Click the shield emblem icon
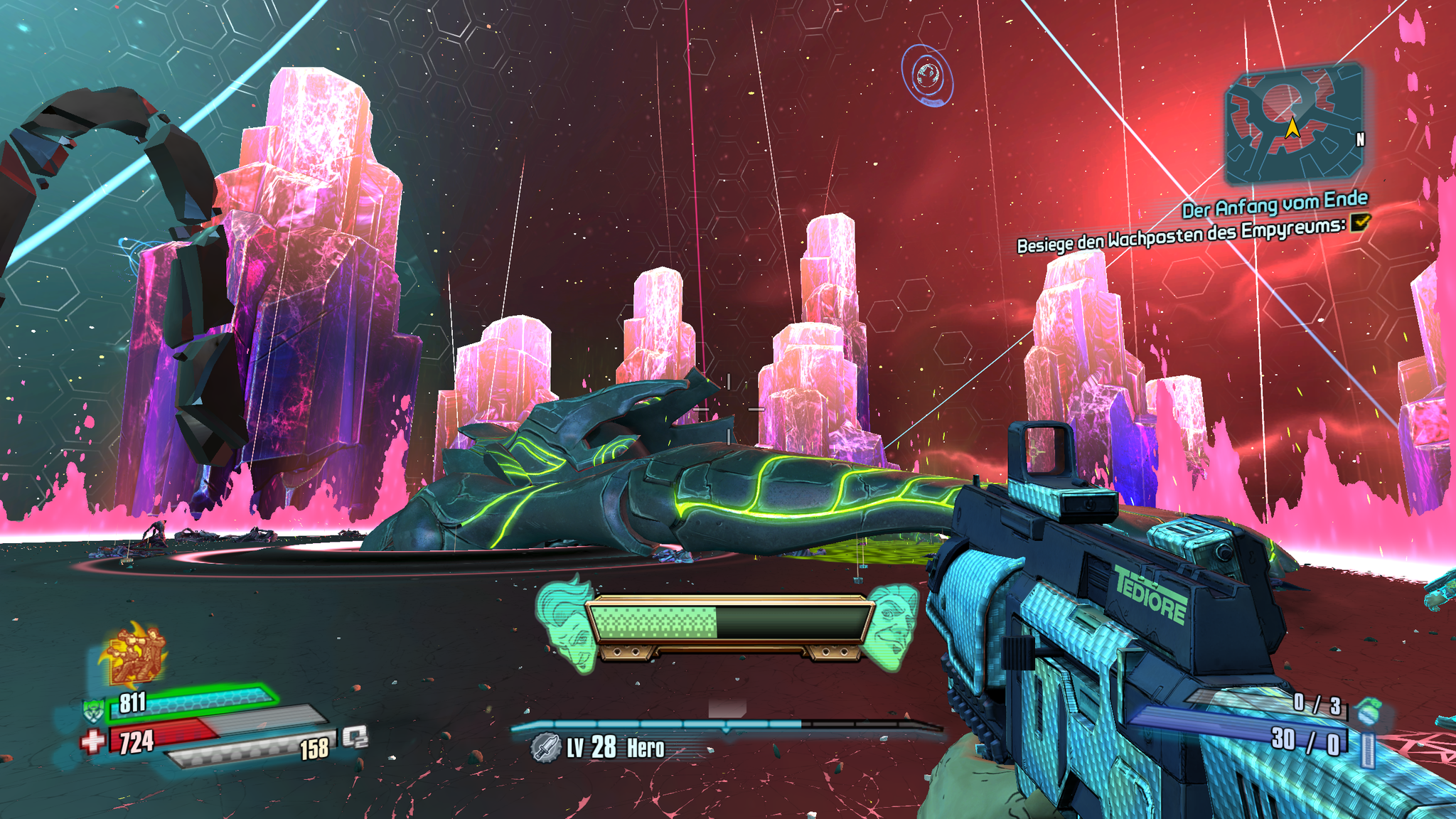The height and width of the screenshot is (819, 1456). [x=94, y=709]
